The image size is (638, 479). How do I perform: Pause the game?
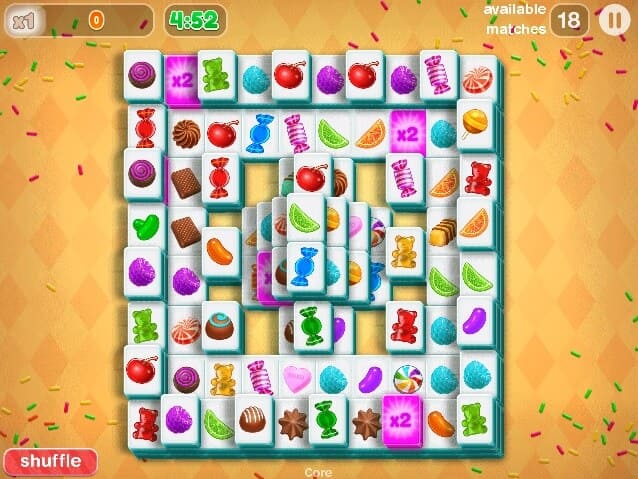pos(611,19)
